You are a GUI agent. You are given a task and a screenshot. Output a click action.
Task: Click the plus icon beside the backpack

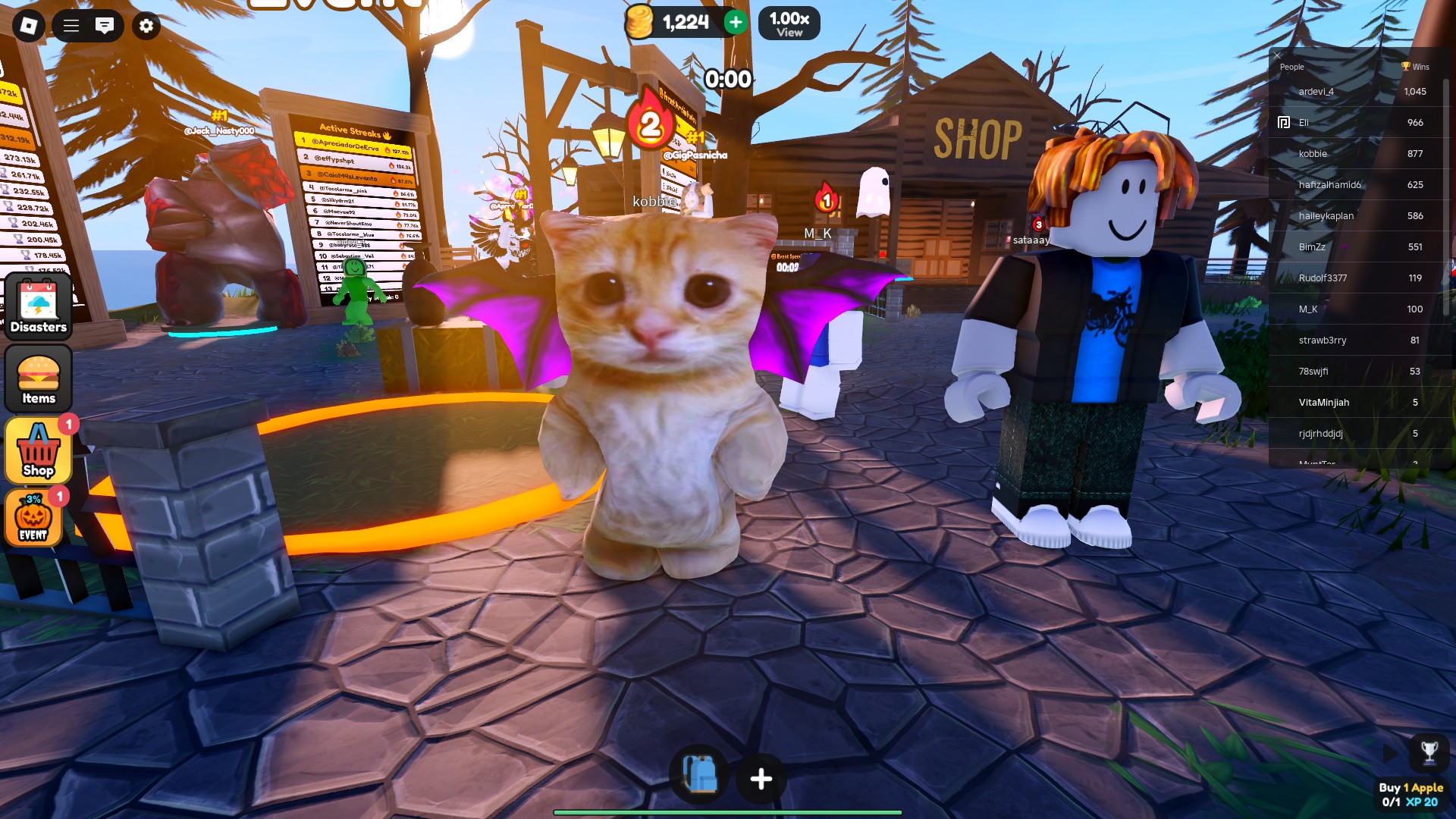[x=760, y=776]
